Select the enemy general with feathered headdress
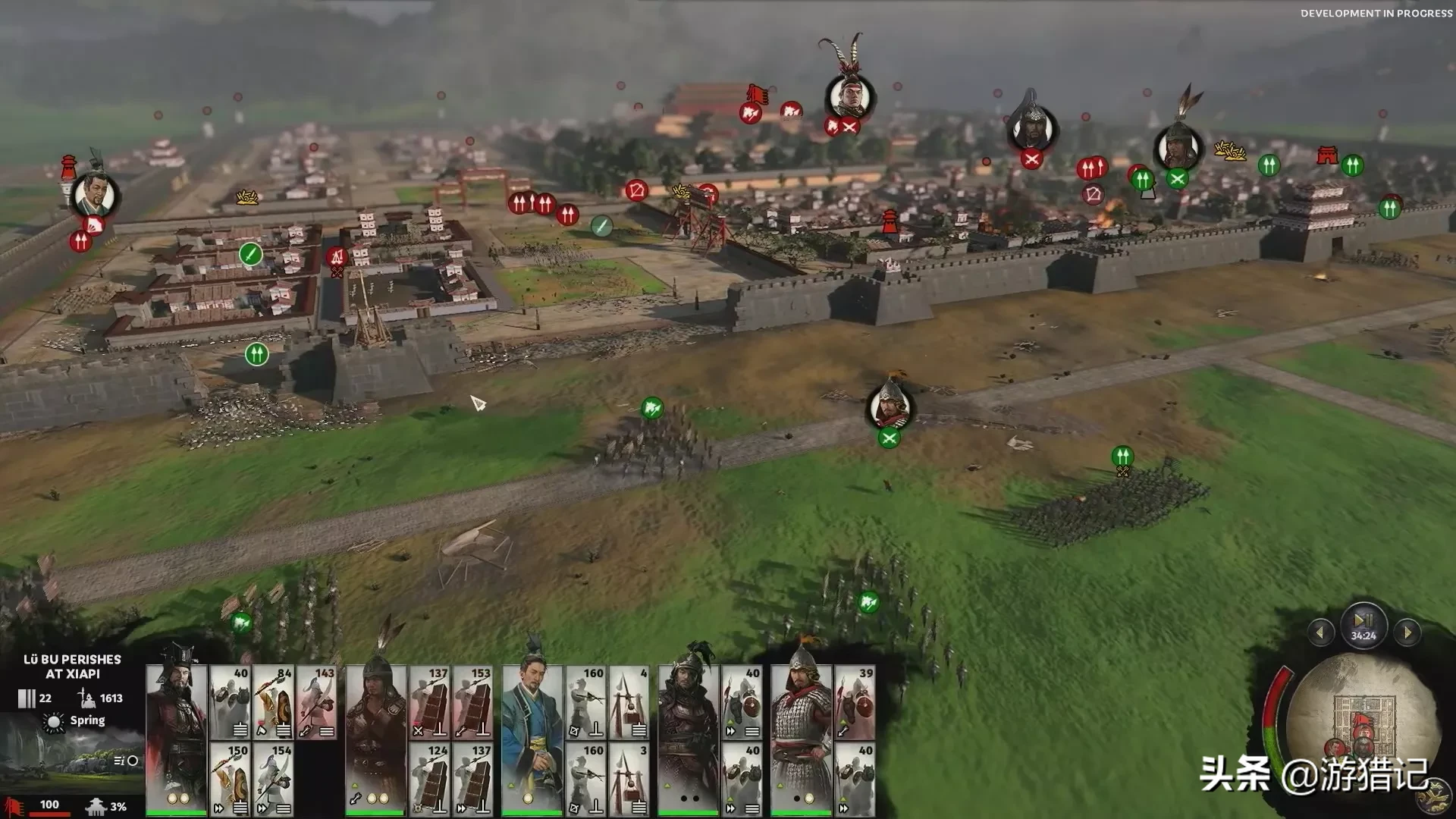This screenshot has height=819, width=1456. [x=849, y=96]
